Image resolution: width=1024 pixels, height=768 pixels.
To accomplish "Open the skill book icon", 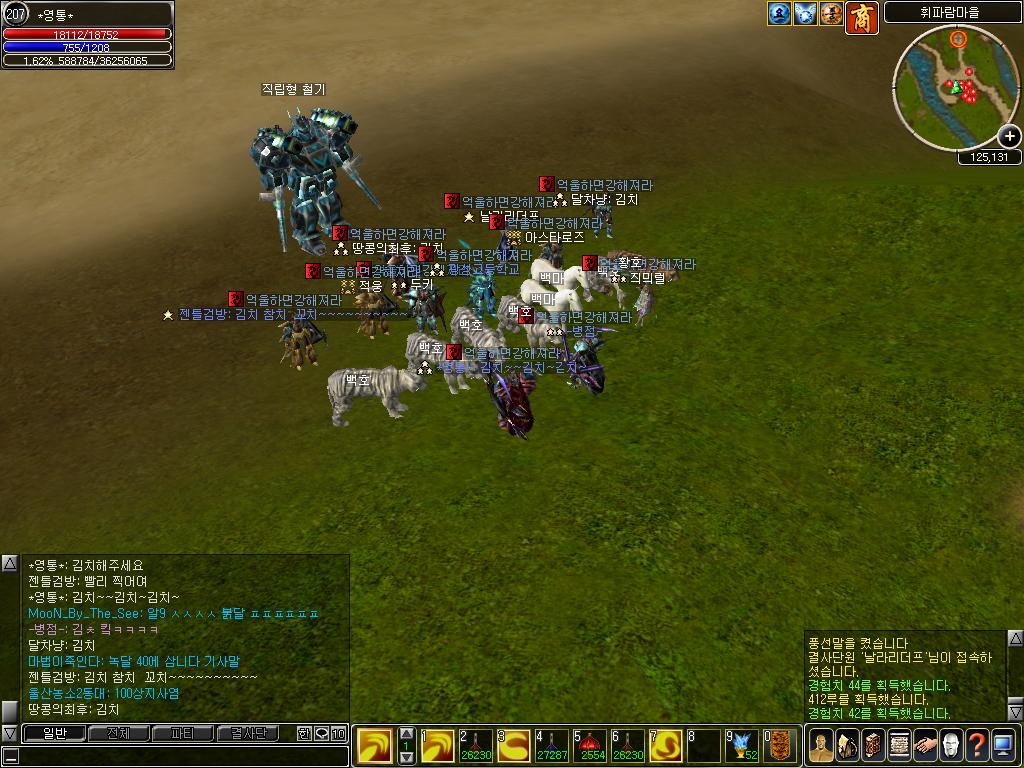I will [873, 746].
